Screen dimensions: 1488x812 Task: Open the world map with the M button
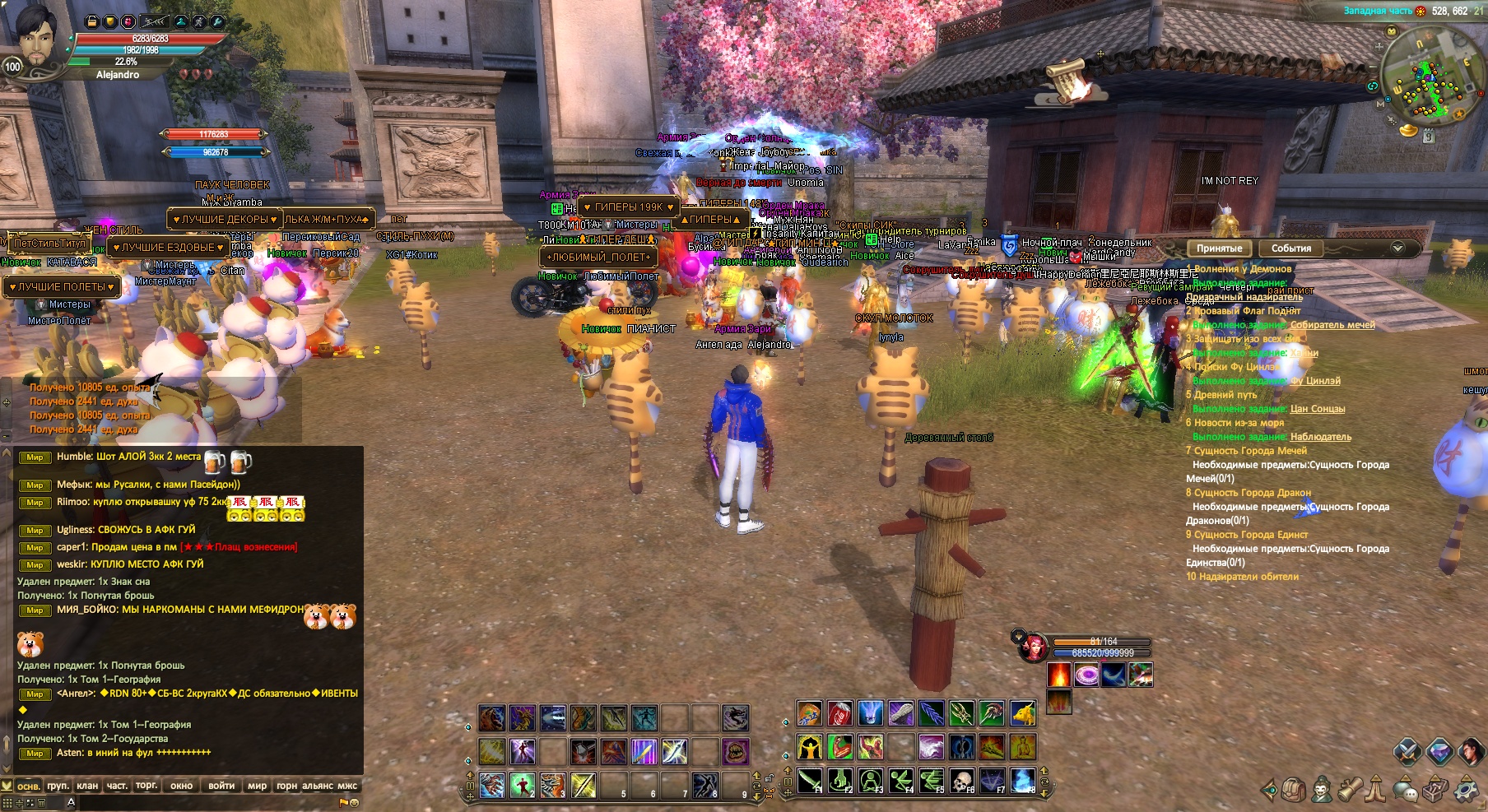(x=1381, y=105)
